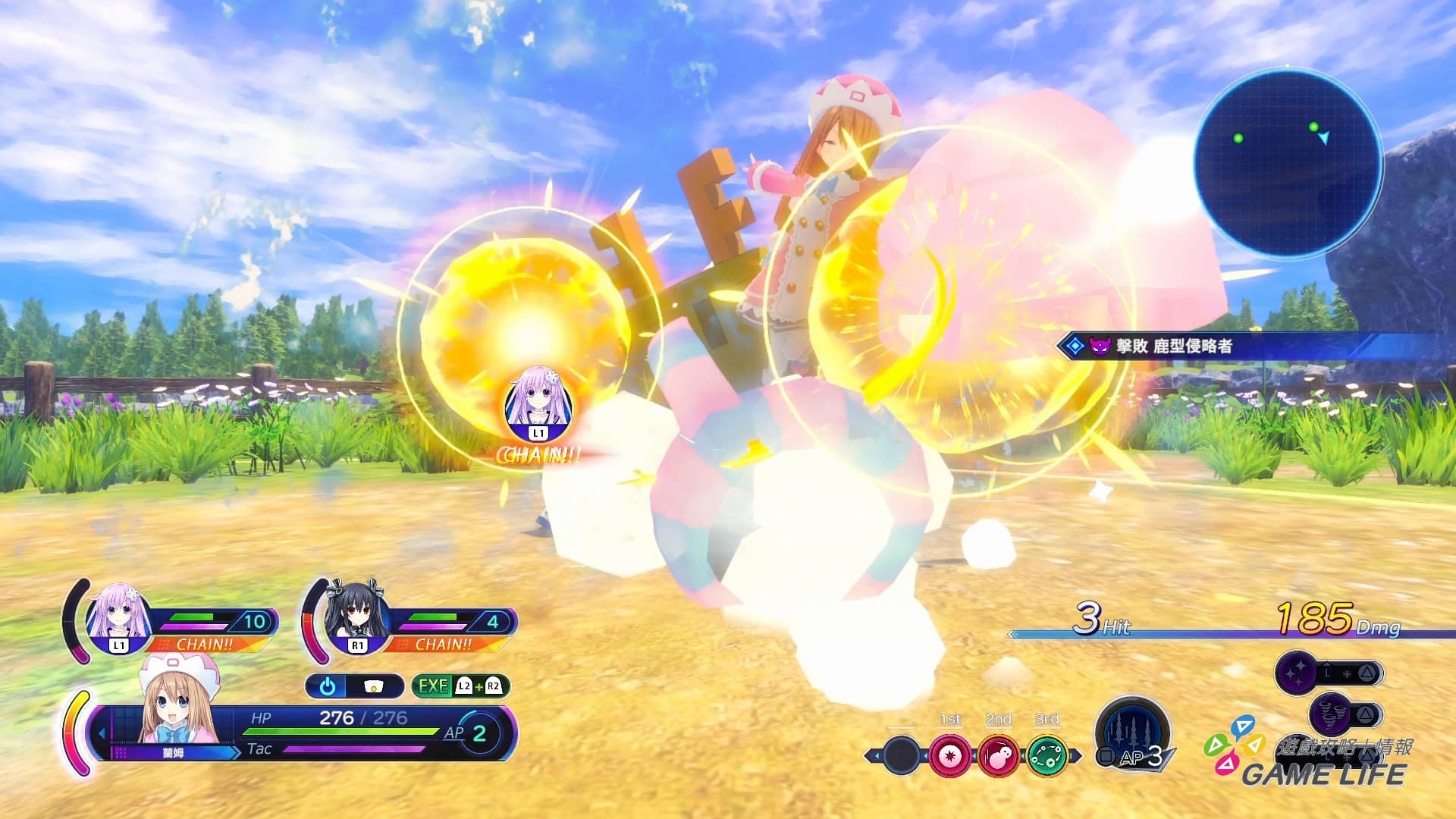Image resolution: width=1456 pixels, height=819 pixels.
Task: Activate the green EXE drive indicator
Action: (460, 686)
